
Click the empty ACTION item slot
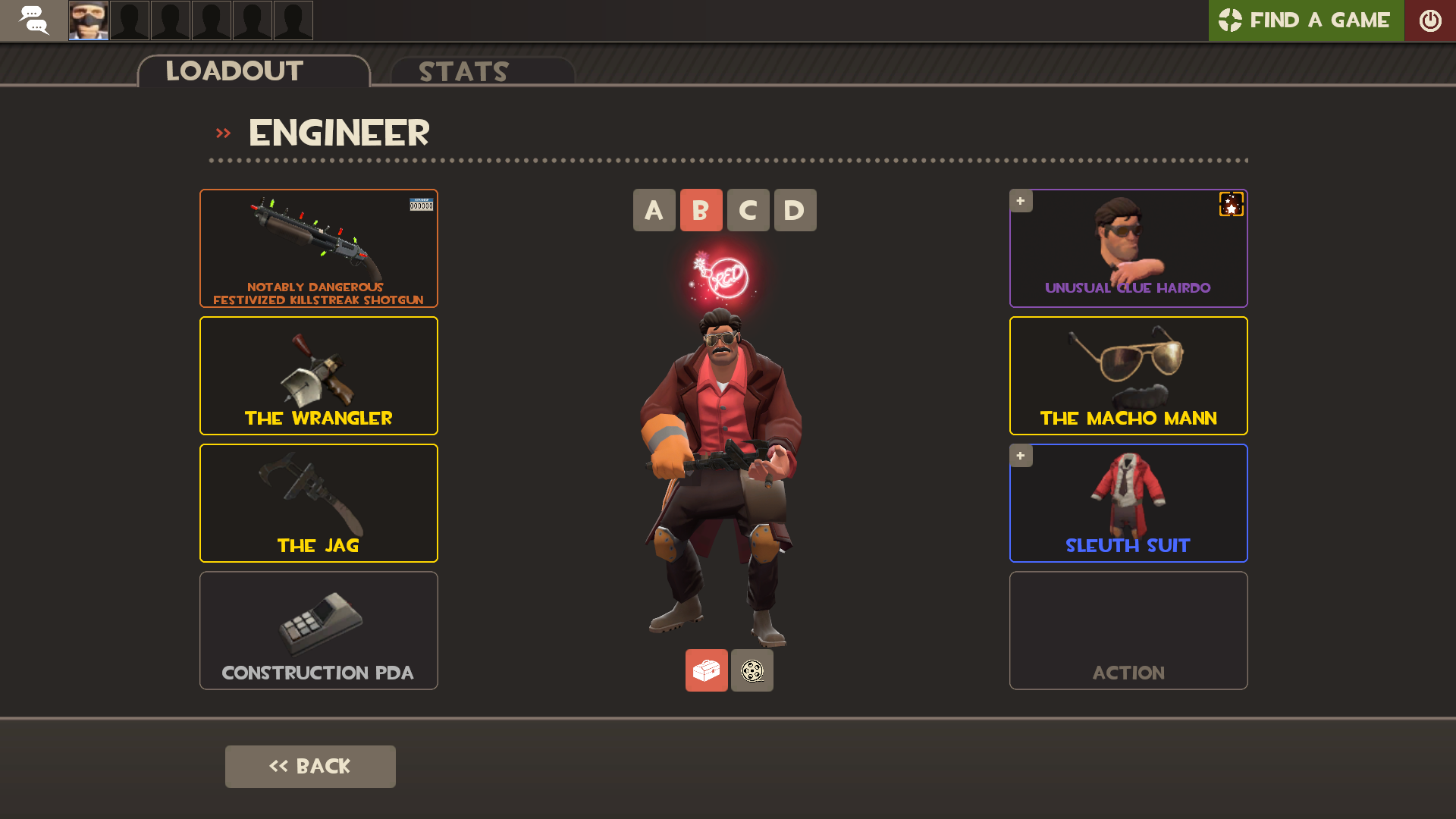[1128, 630]
